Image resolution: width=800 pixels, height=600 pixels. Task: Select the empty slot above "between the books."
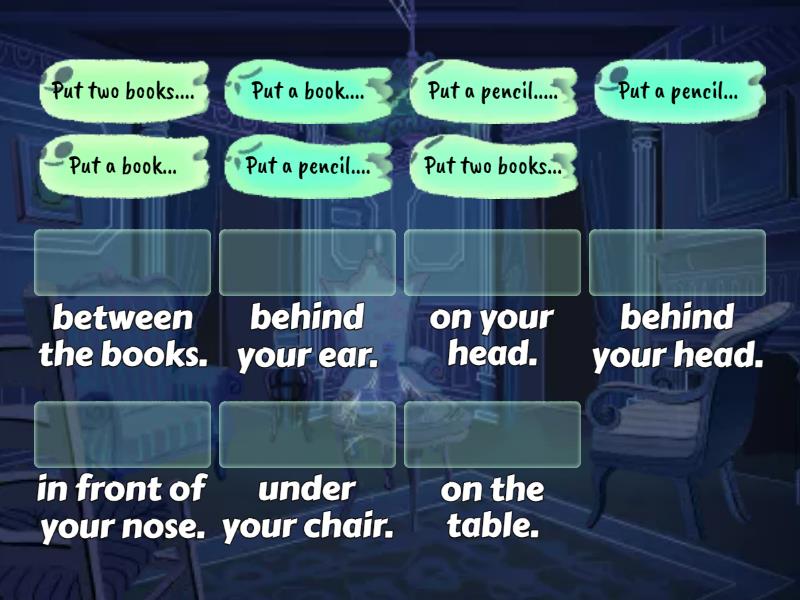click(x=123, y=262)
